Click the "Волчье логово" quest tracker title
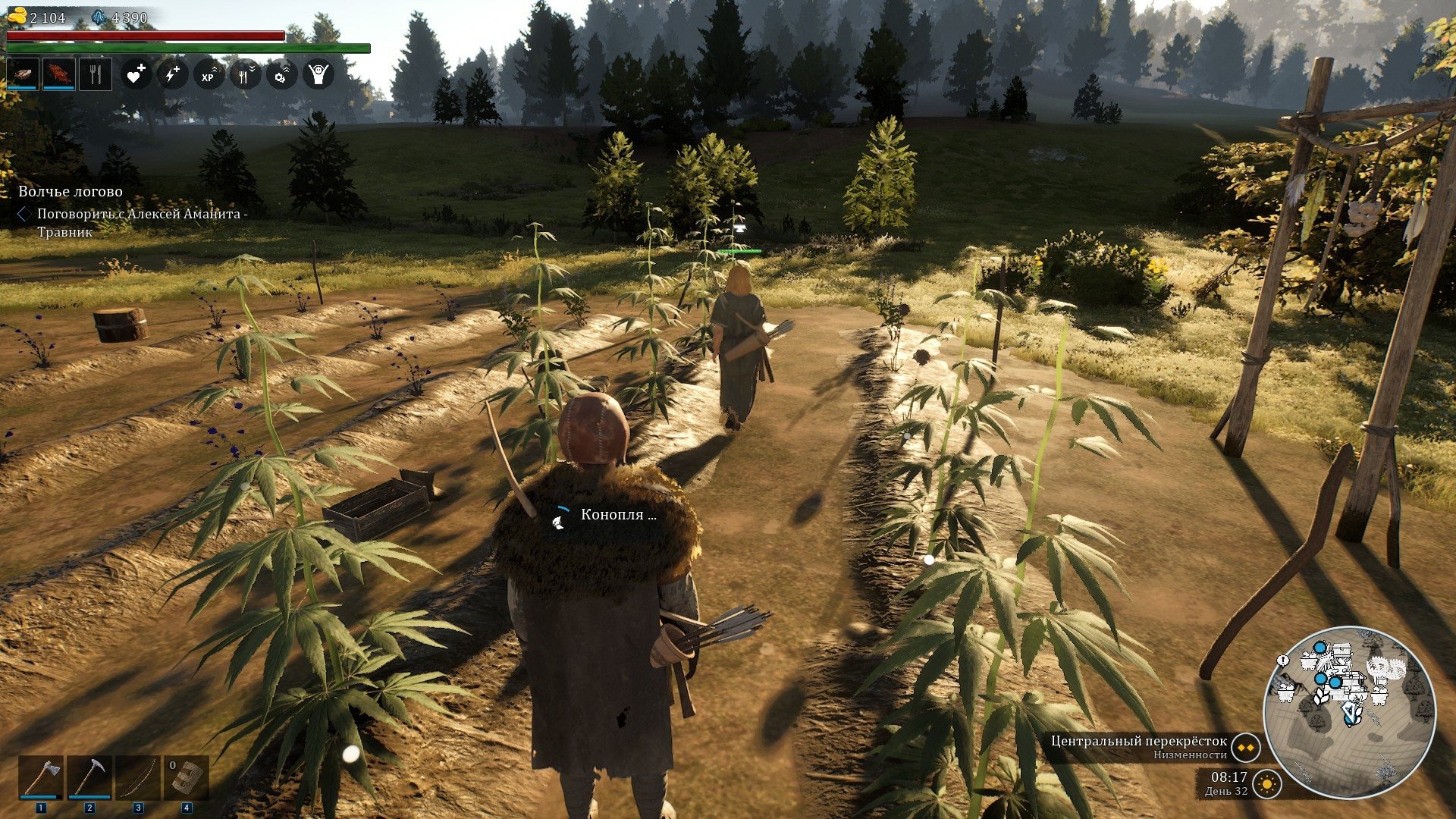Image resolution: width=1456 pixels, height=819 pixels. pyautogui.click(x=71, y=192)
